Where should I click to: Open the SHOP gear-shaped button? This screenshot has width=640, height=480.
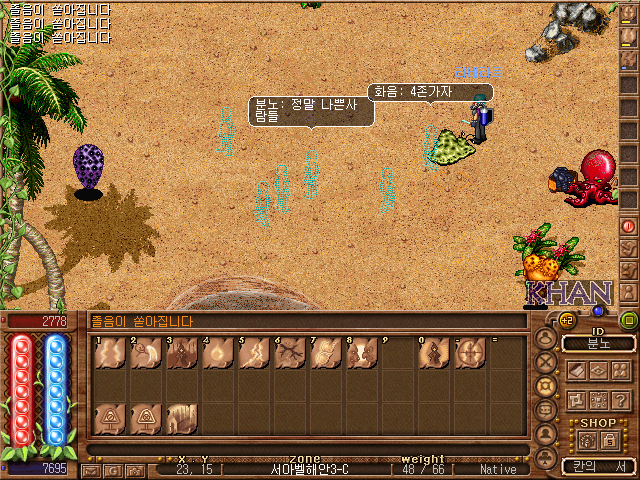[x=588, y=440]
